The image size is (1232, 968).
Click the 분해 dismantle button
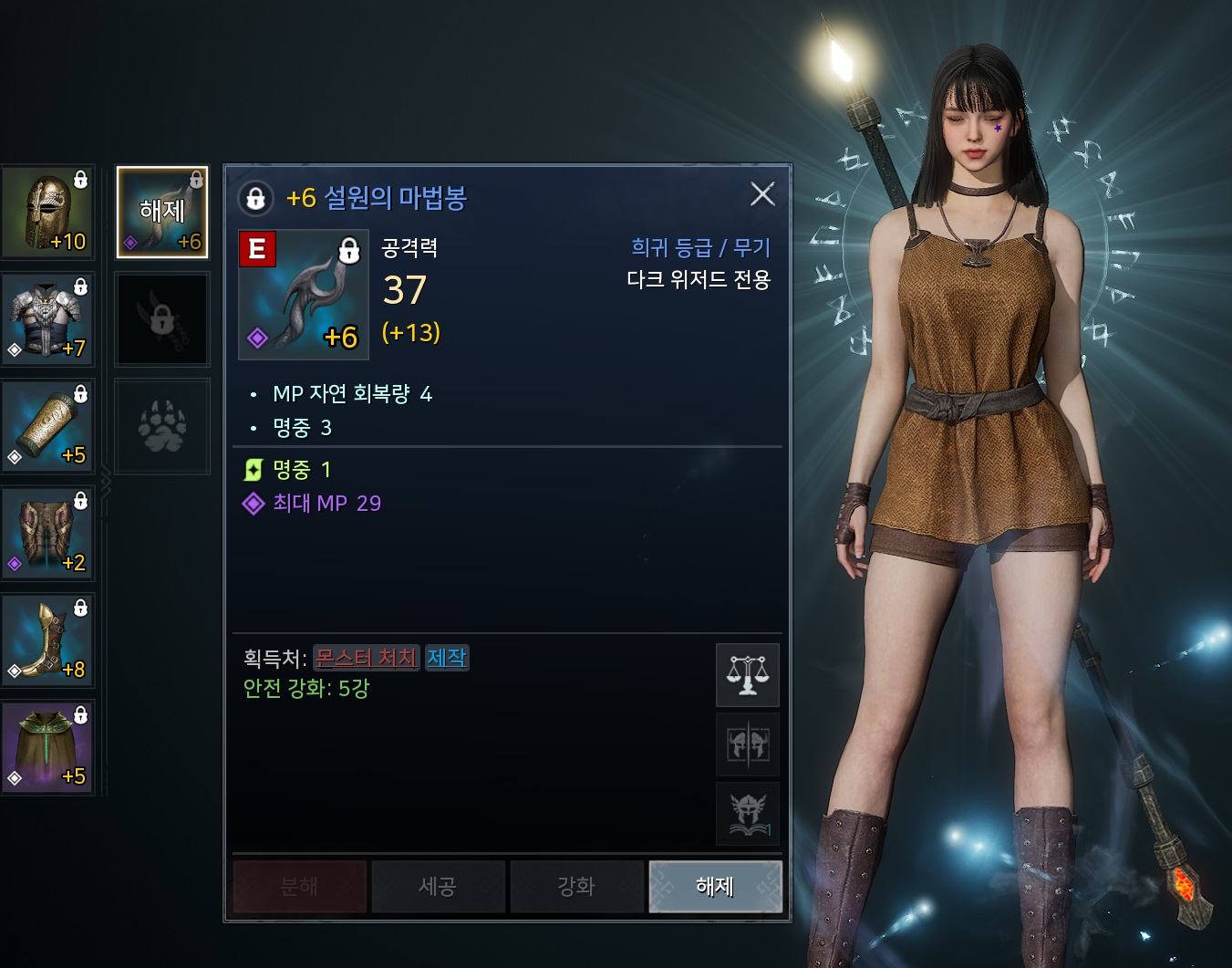tap(299, 886)
